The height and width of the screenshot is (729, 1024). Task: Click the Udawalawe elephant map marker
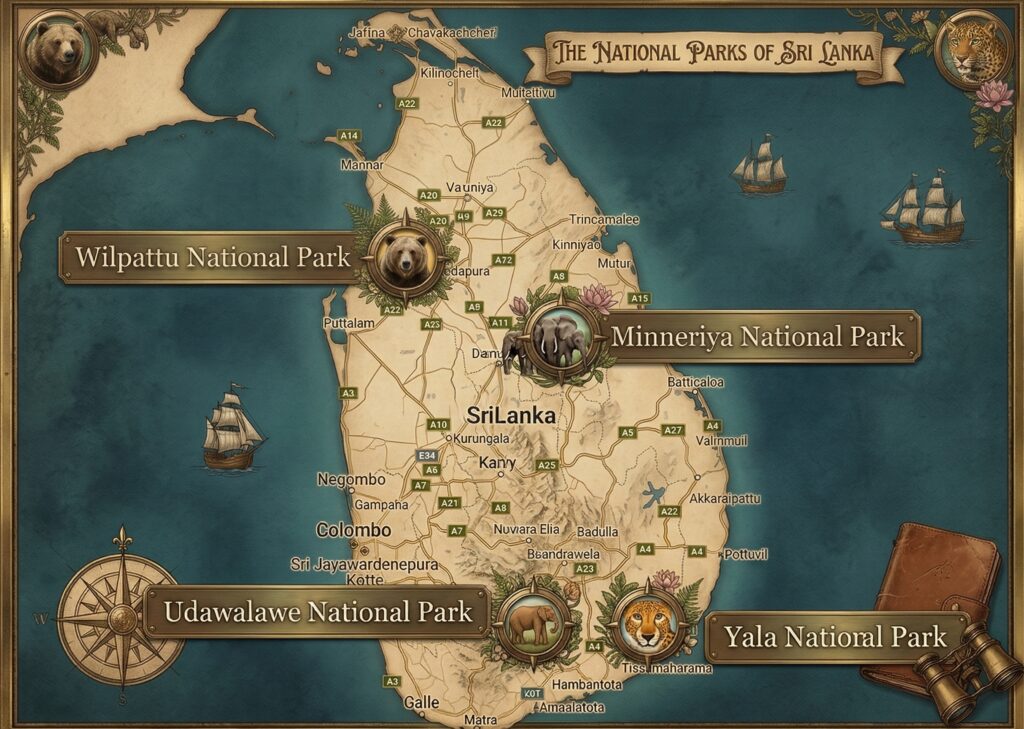(533, 624)
